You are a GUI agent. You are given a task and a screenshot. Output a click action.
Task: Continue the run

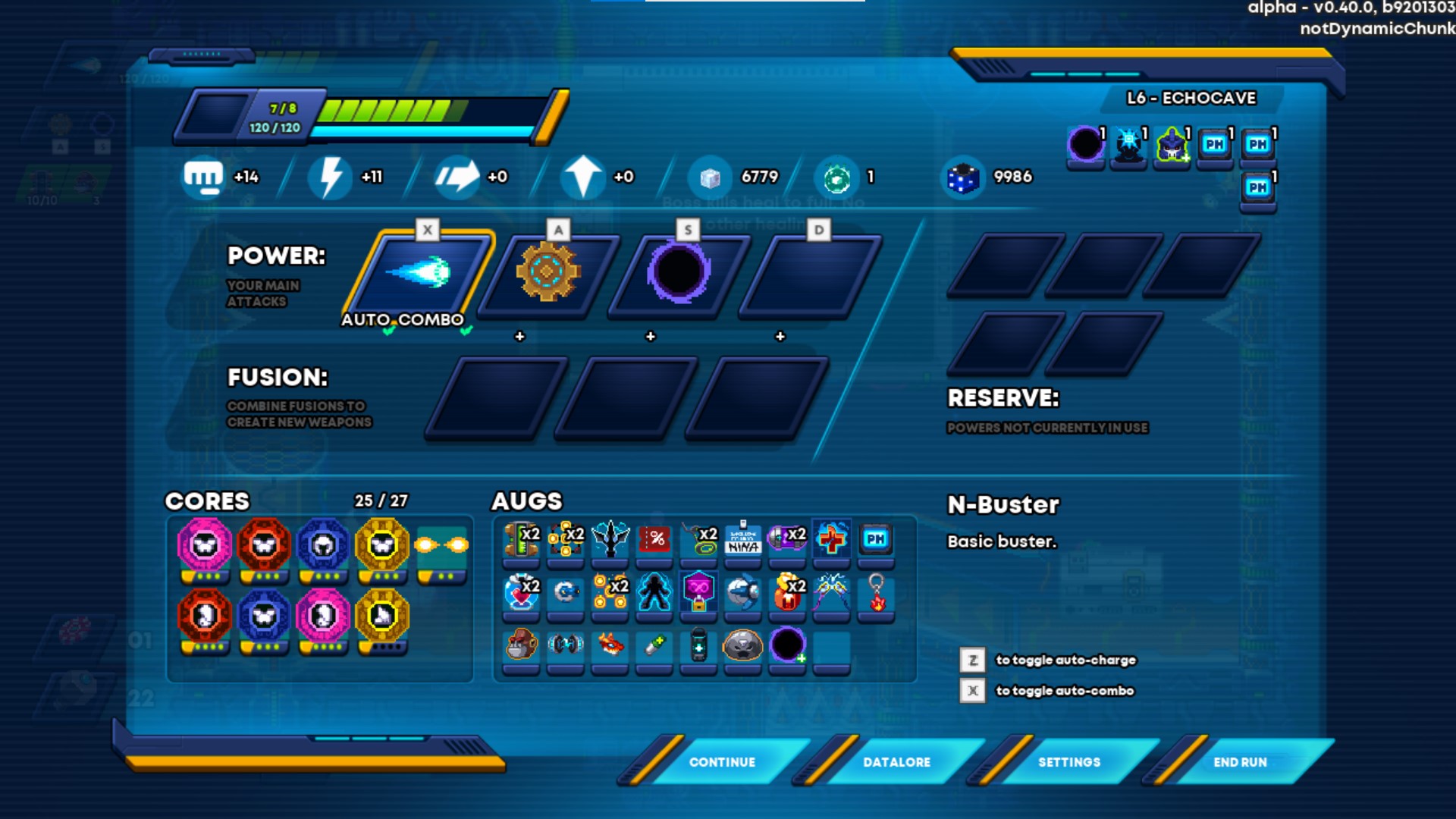click(721, 761)
